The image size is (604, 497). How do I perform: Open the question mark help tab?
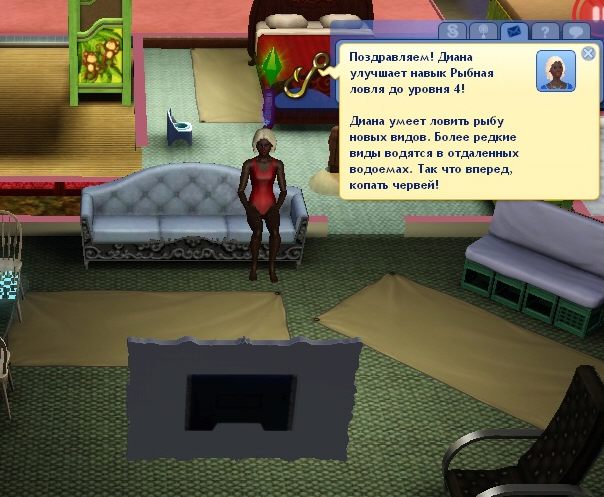point(545,32)
